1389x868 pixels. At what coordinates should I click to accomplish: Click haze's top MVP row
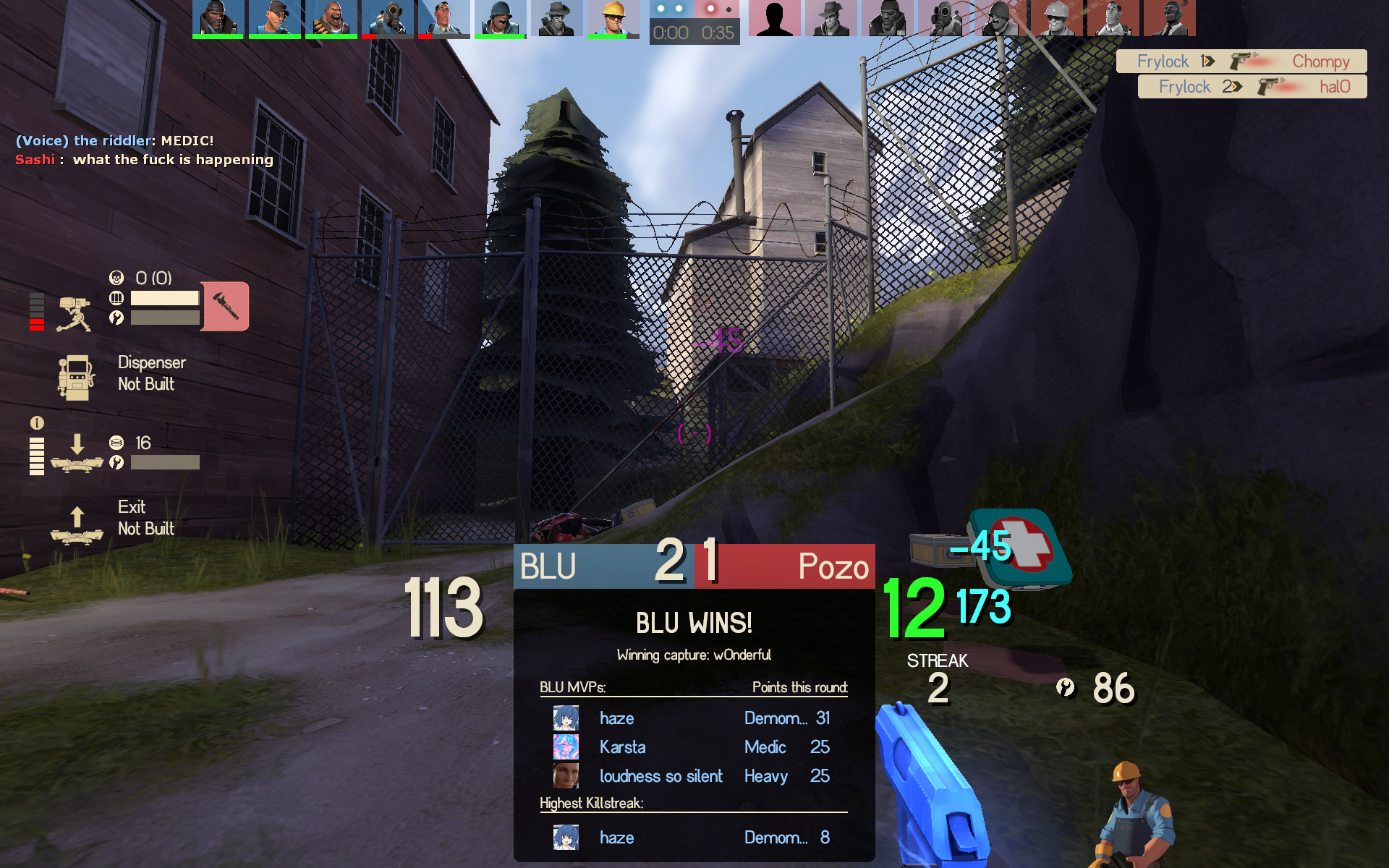tap(693, 718)
